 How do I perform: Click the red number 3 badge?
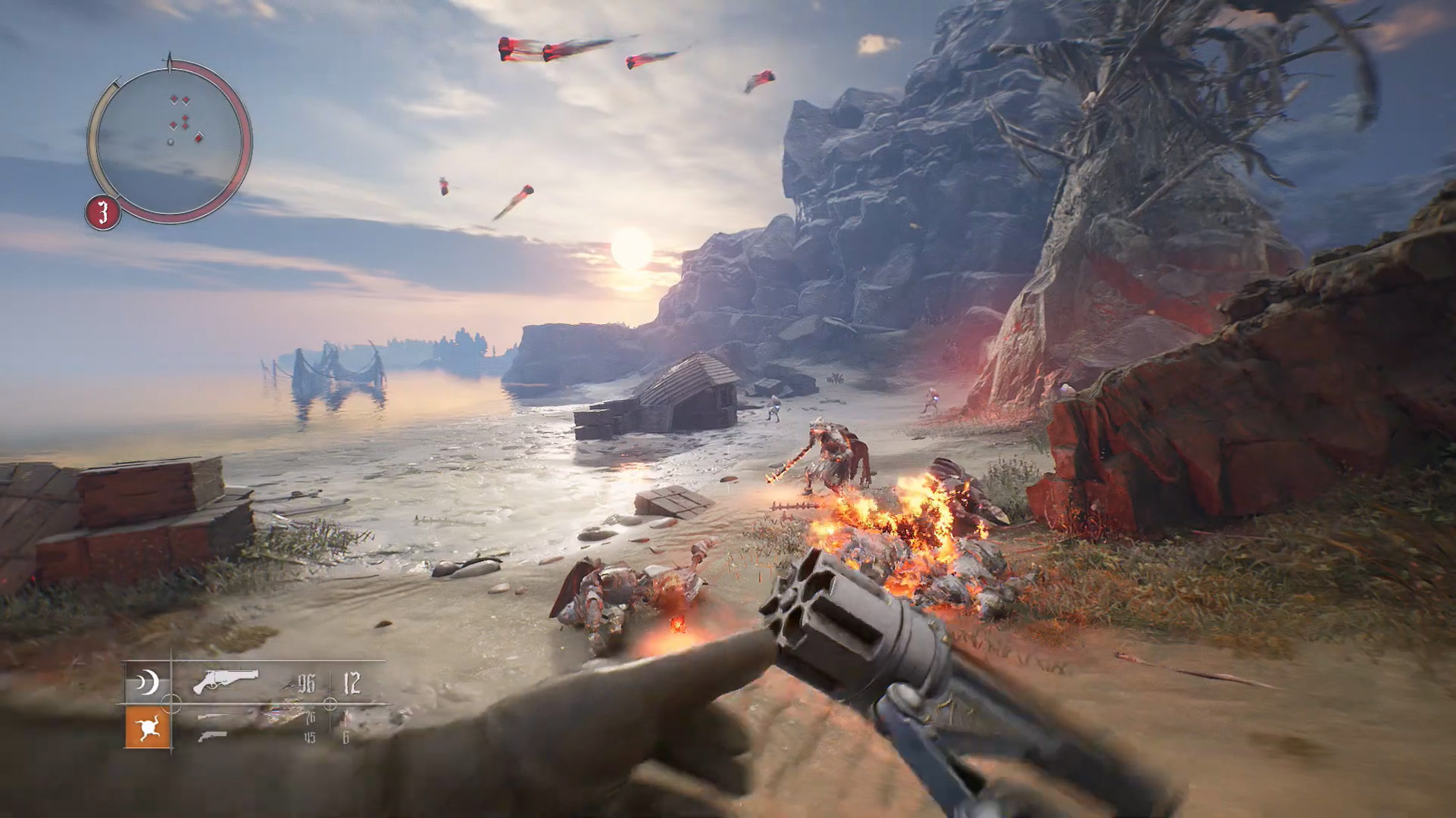(x=103, y=213)
